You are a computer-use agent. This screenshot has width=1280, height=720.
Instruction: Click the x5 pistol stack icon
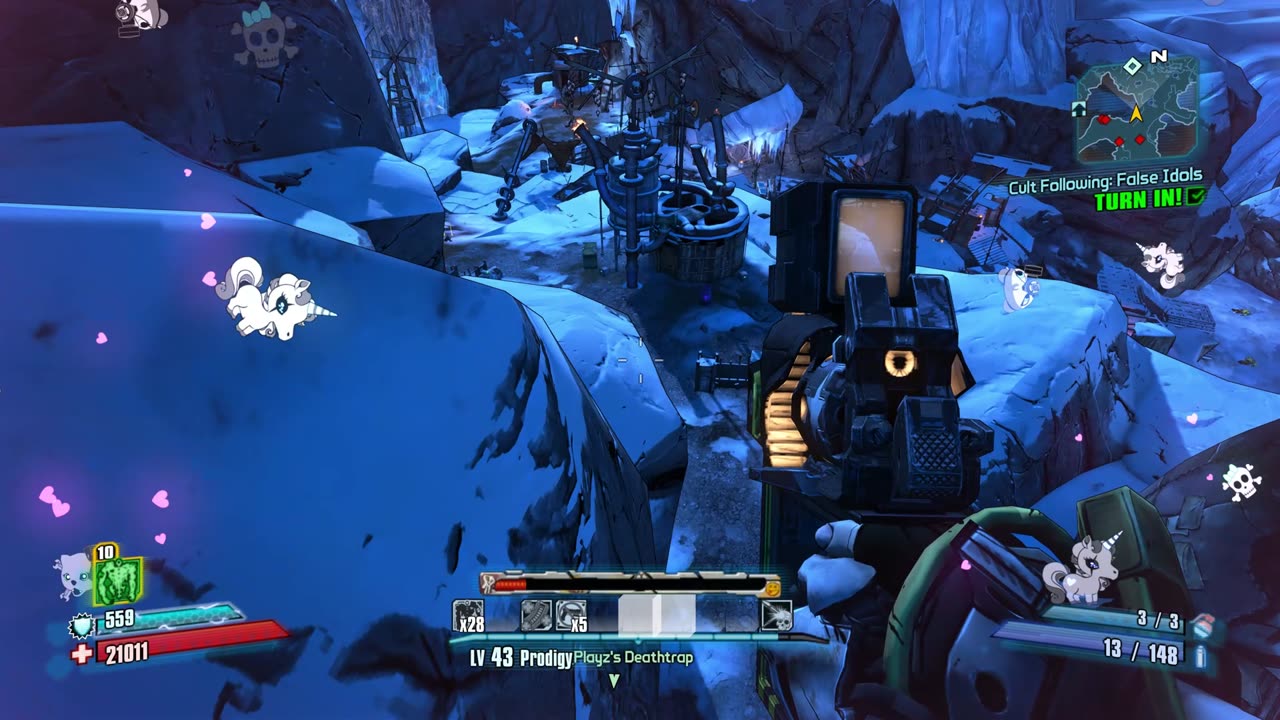click(x=572, y=615)
